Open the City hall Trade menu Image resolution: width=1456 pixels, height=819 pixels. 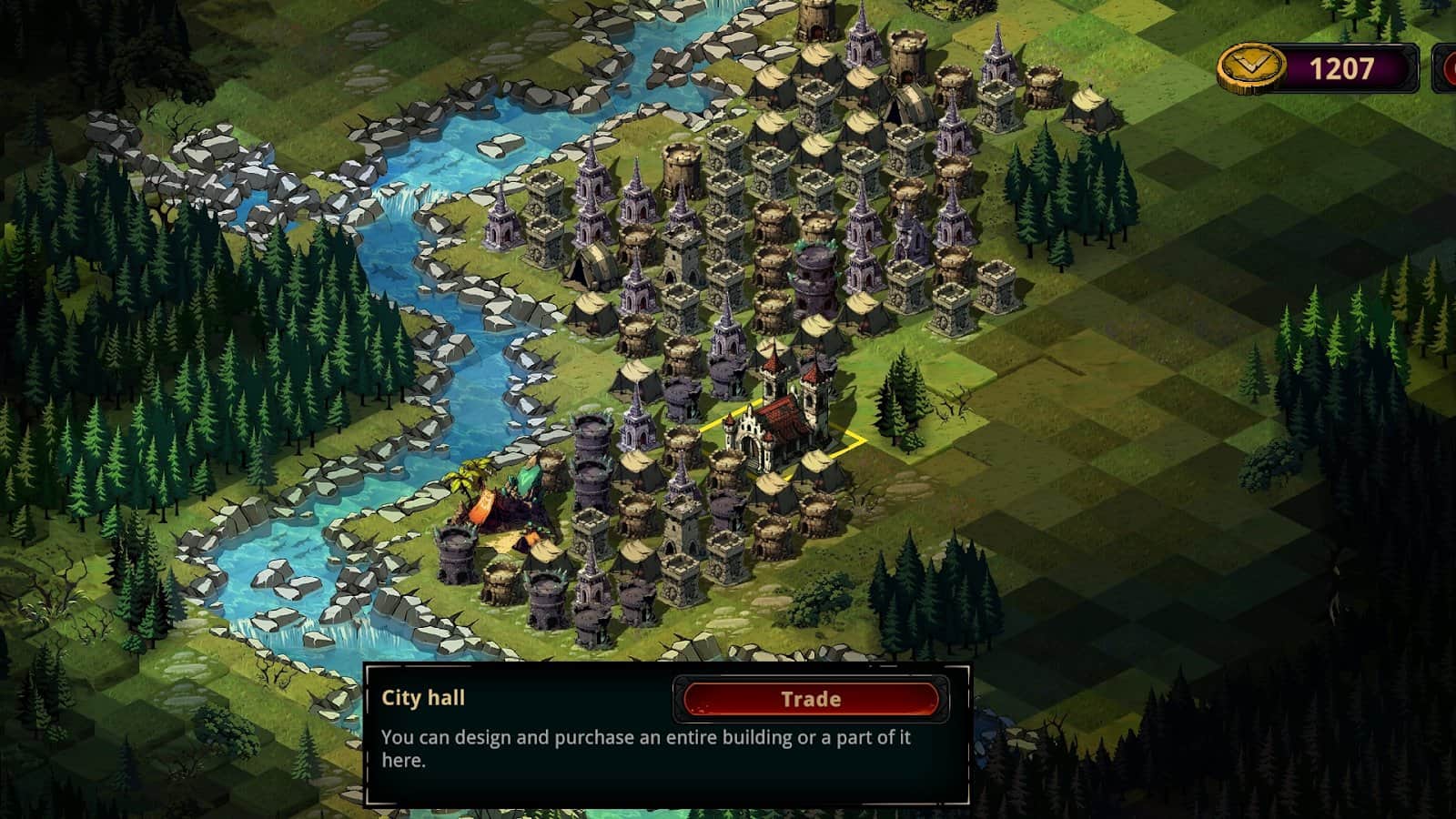pyautogui.click(x=810, y=699)
